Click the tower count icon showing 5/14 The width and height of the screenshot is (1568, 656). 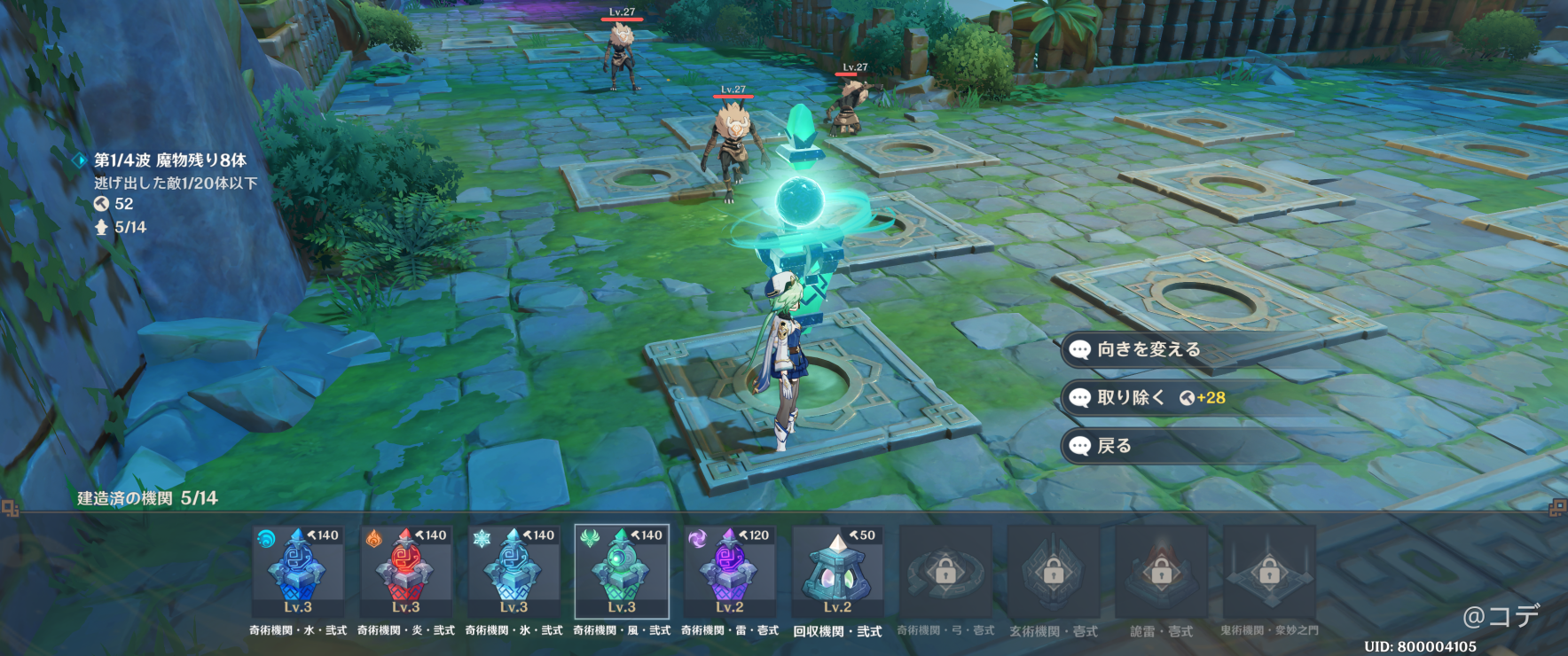[107, 227]
